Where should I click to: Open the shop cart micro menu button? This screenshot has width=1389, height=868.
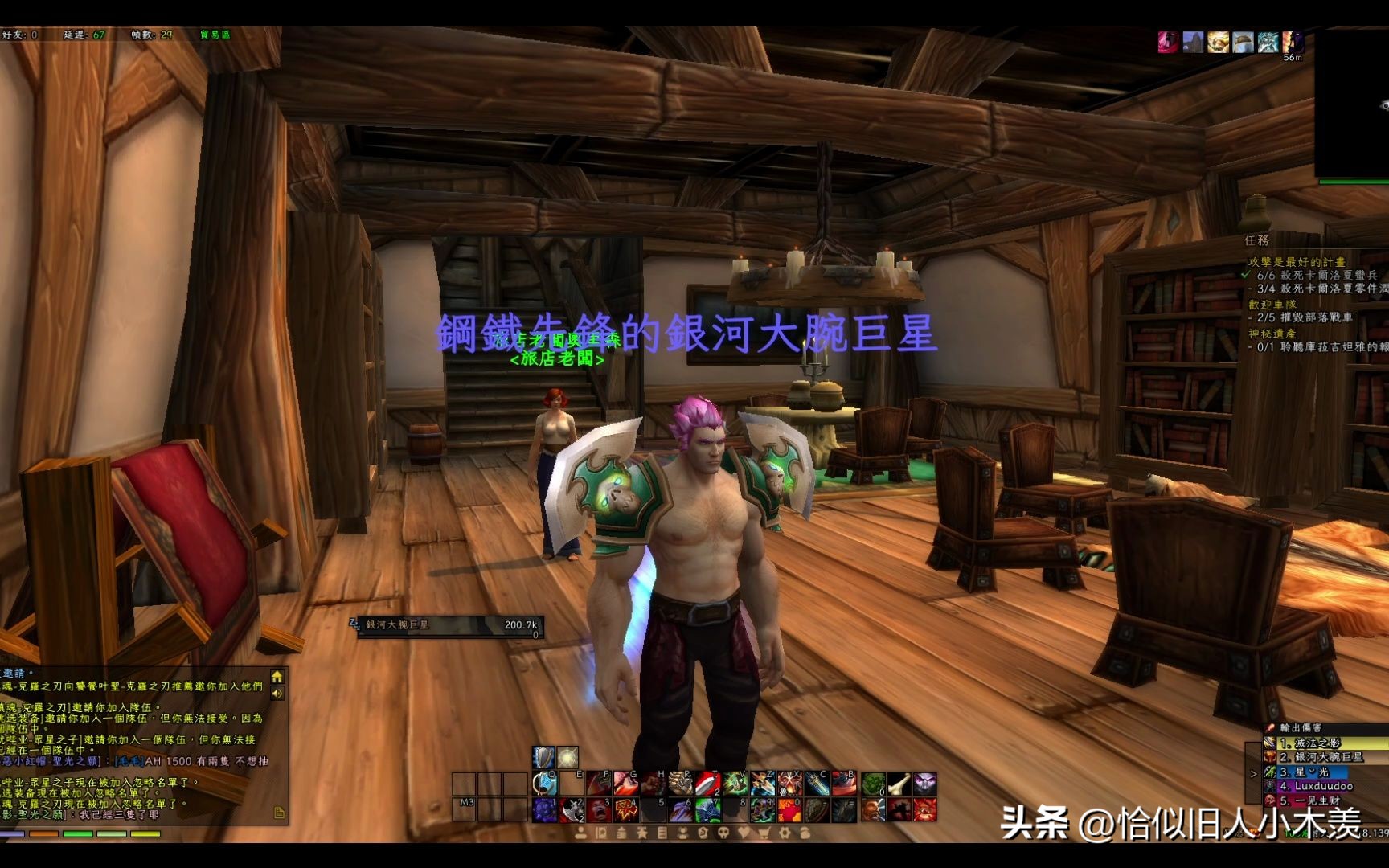(x=763, y=833)
